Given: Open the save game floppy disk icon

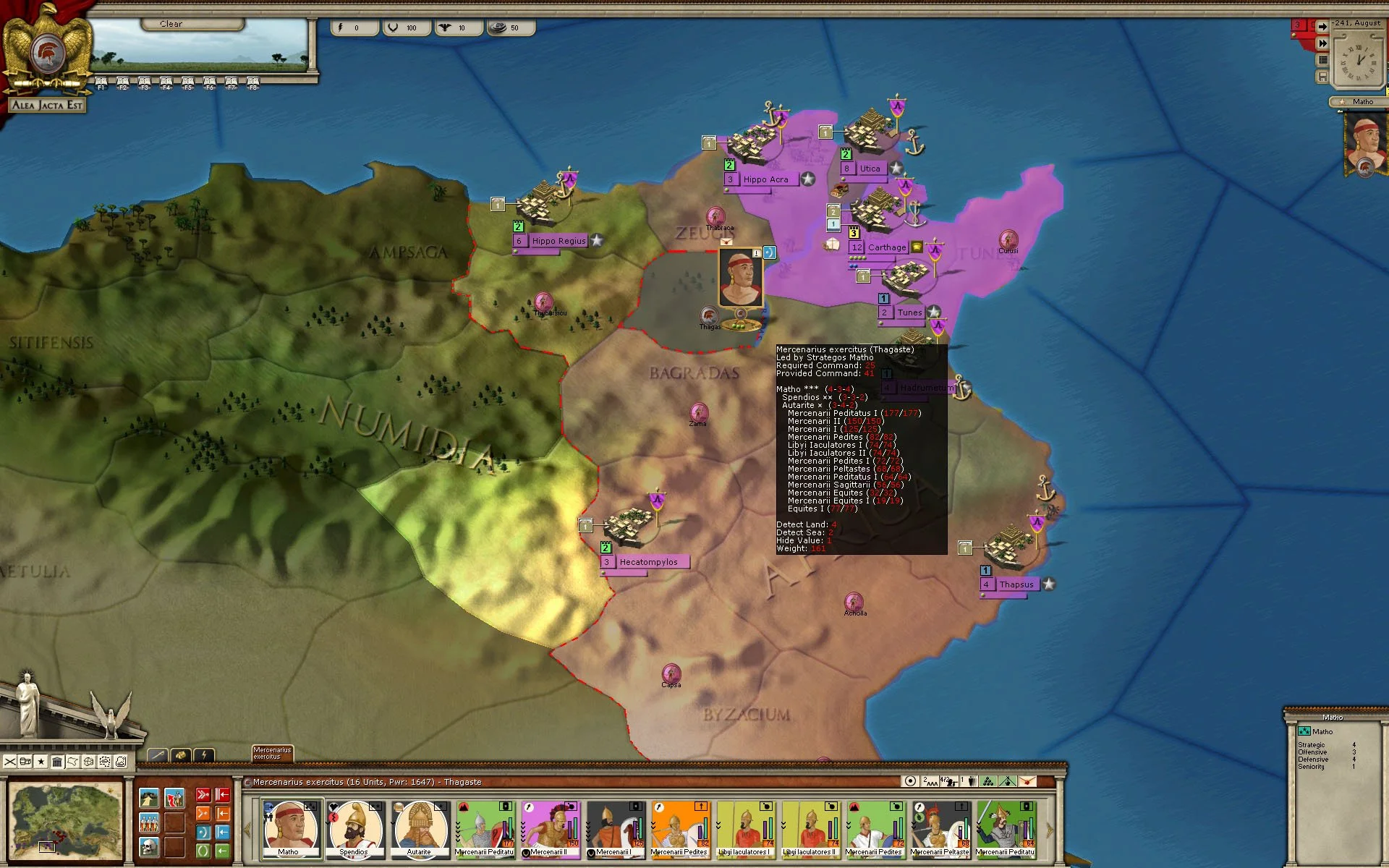Looking at the screenshot, I should click(x=1322, y=77).
